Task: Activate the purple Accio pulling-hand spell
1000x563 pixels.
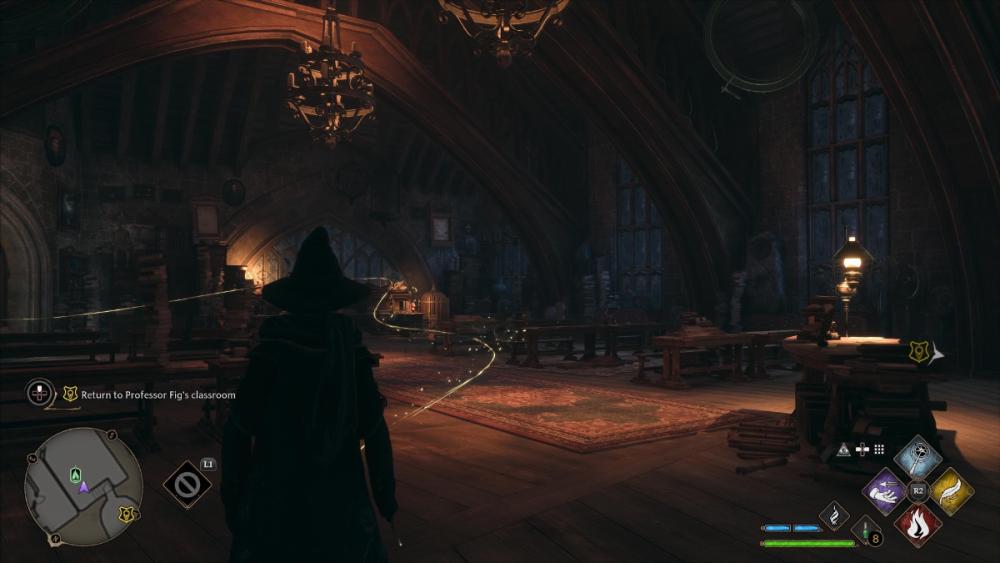Action: click(886, 491)
